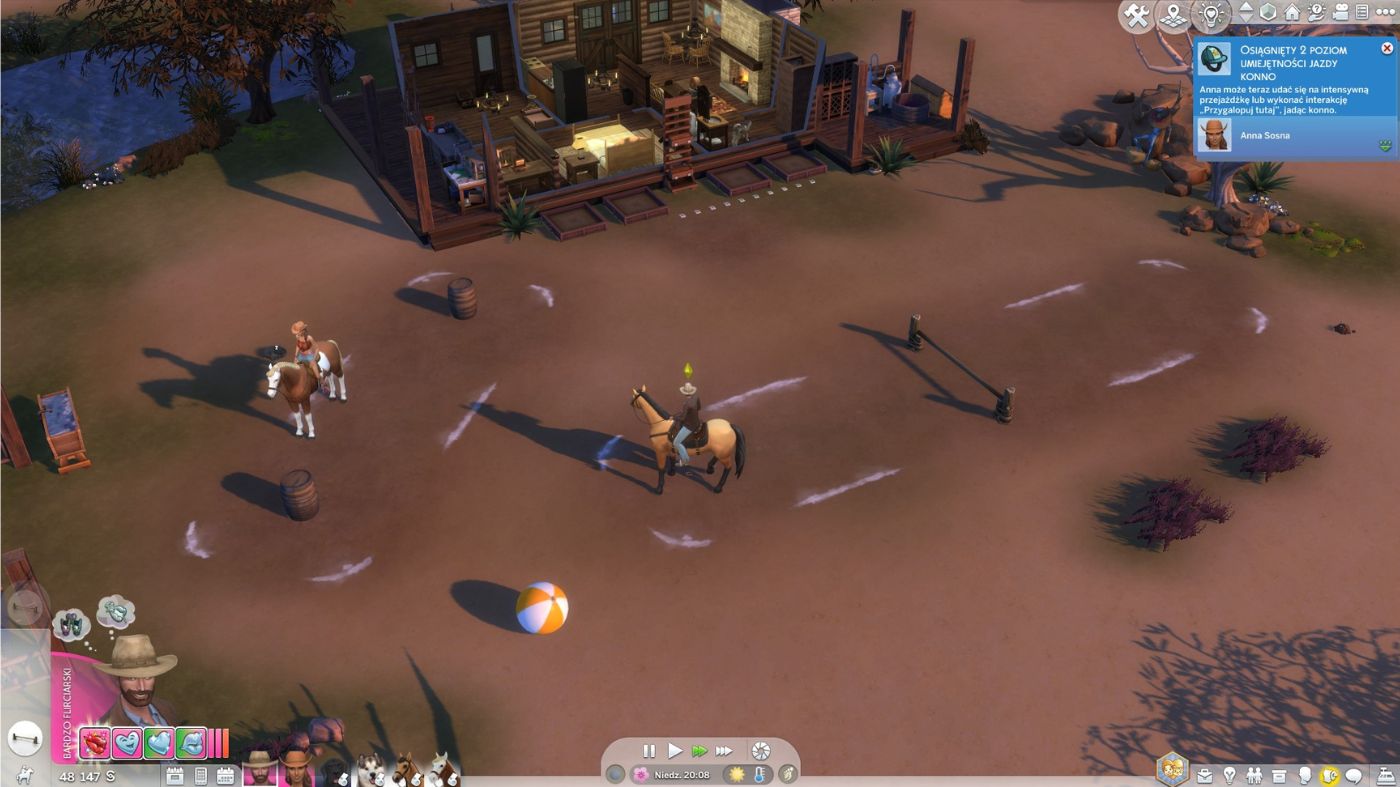Viewport: 1400px width, 787px height.
Task: Select the camera recording icon
Action: 1342,13
